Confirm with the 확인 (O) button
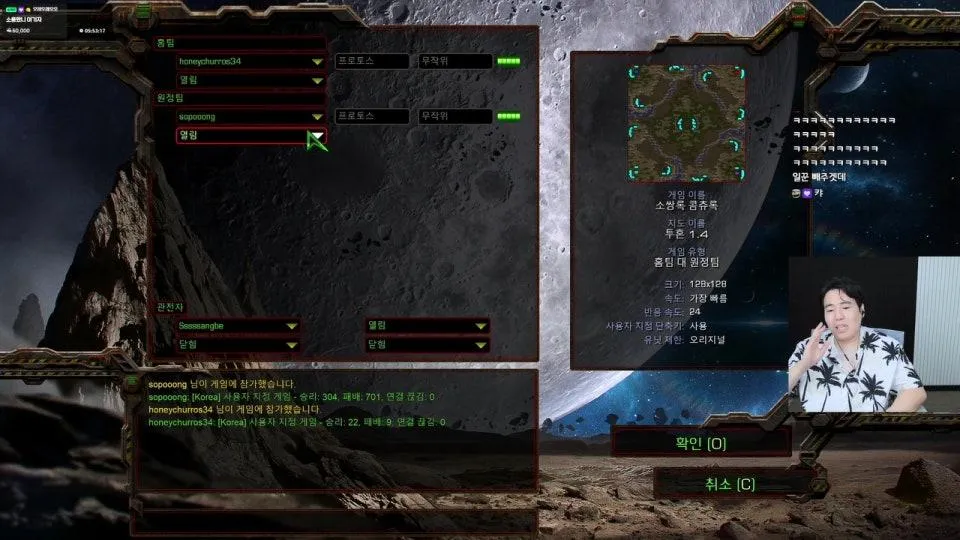960x540 pixels. [x=701, y=442]
